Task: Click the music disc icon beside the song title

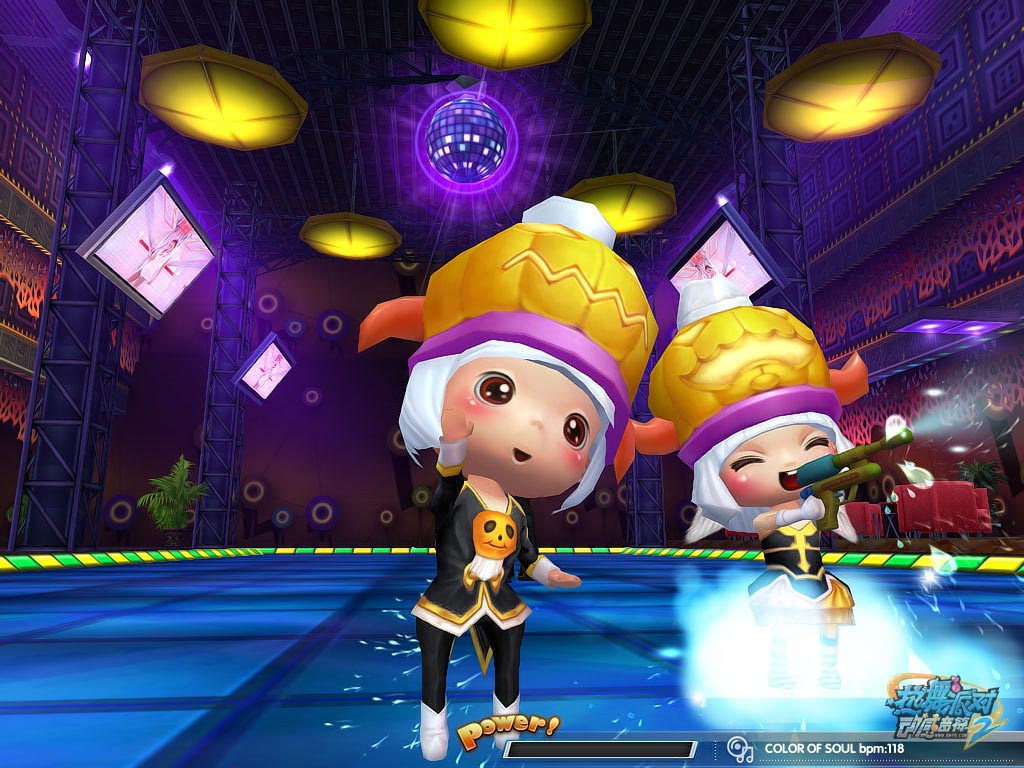Action: (x=739, y=748)
